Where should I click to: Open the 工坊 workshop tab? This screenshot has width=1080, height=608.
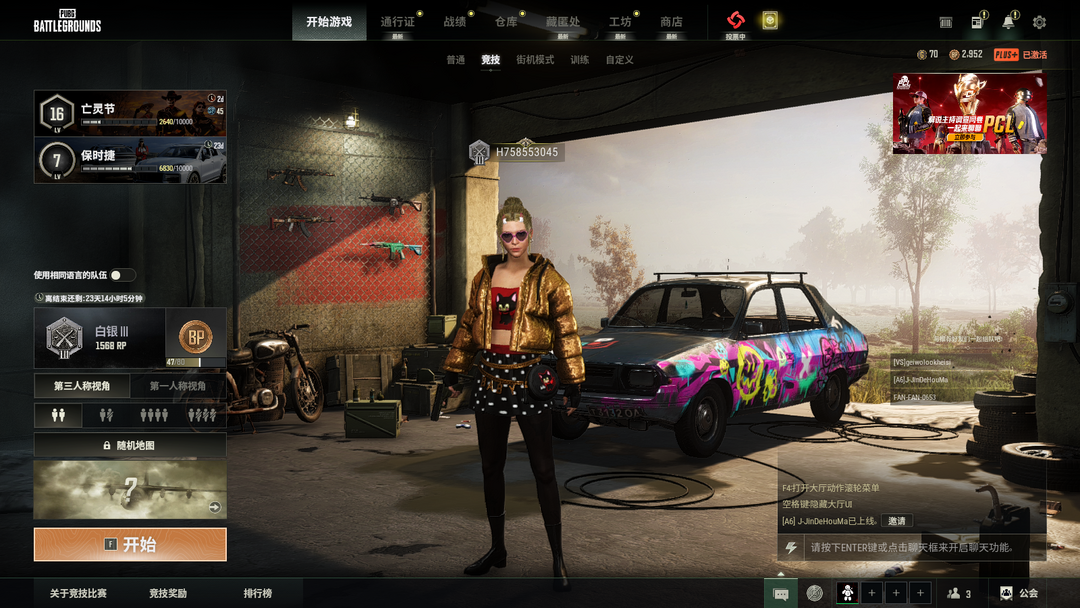[x=620, y=22]
